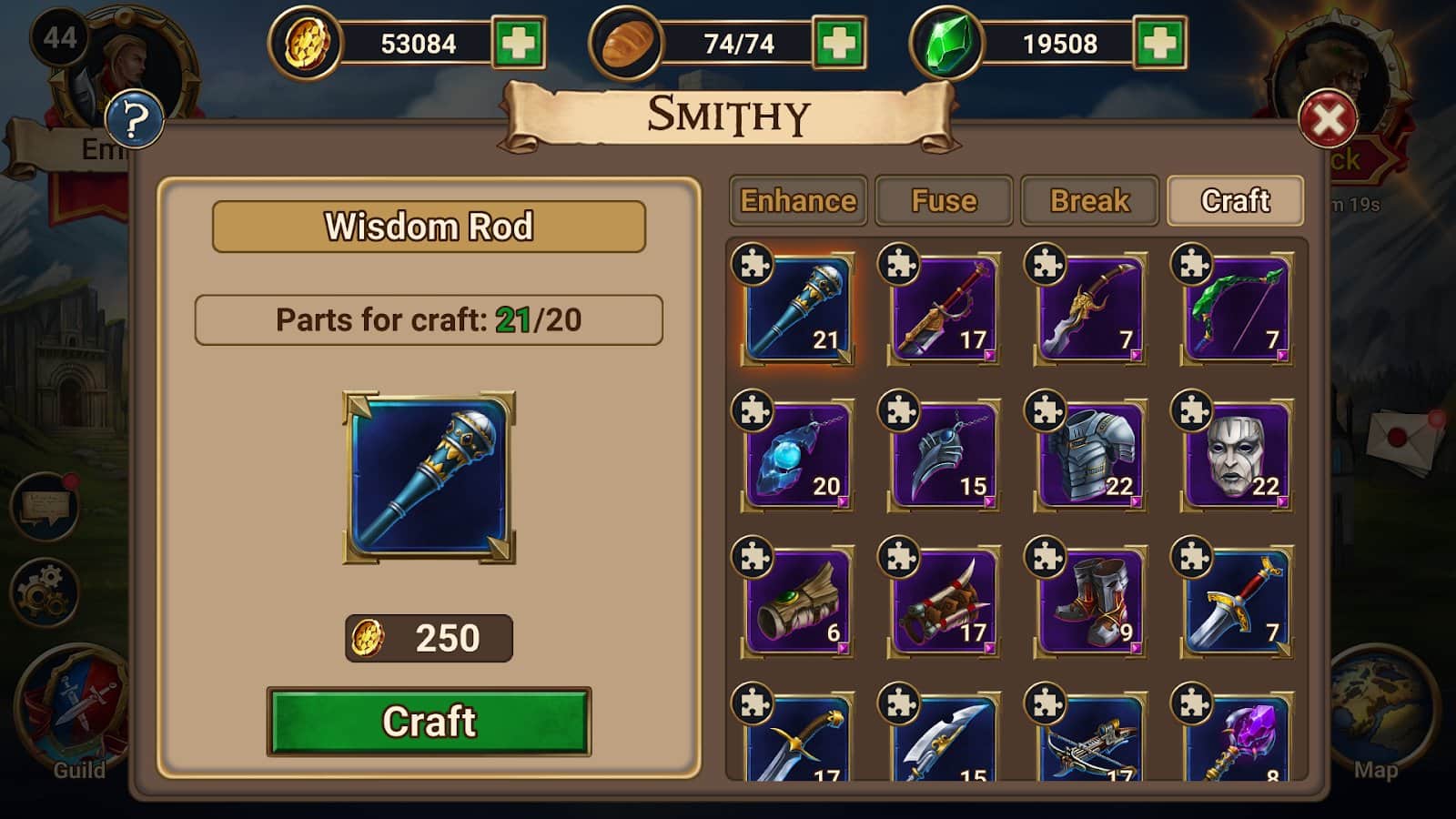Close the Smithy window

1328,119
